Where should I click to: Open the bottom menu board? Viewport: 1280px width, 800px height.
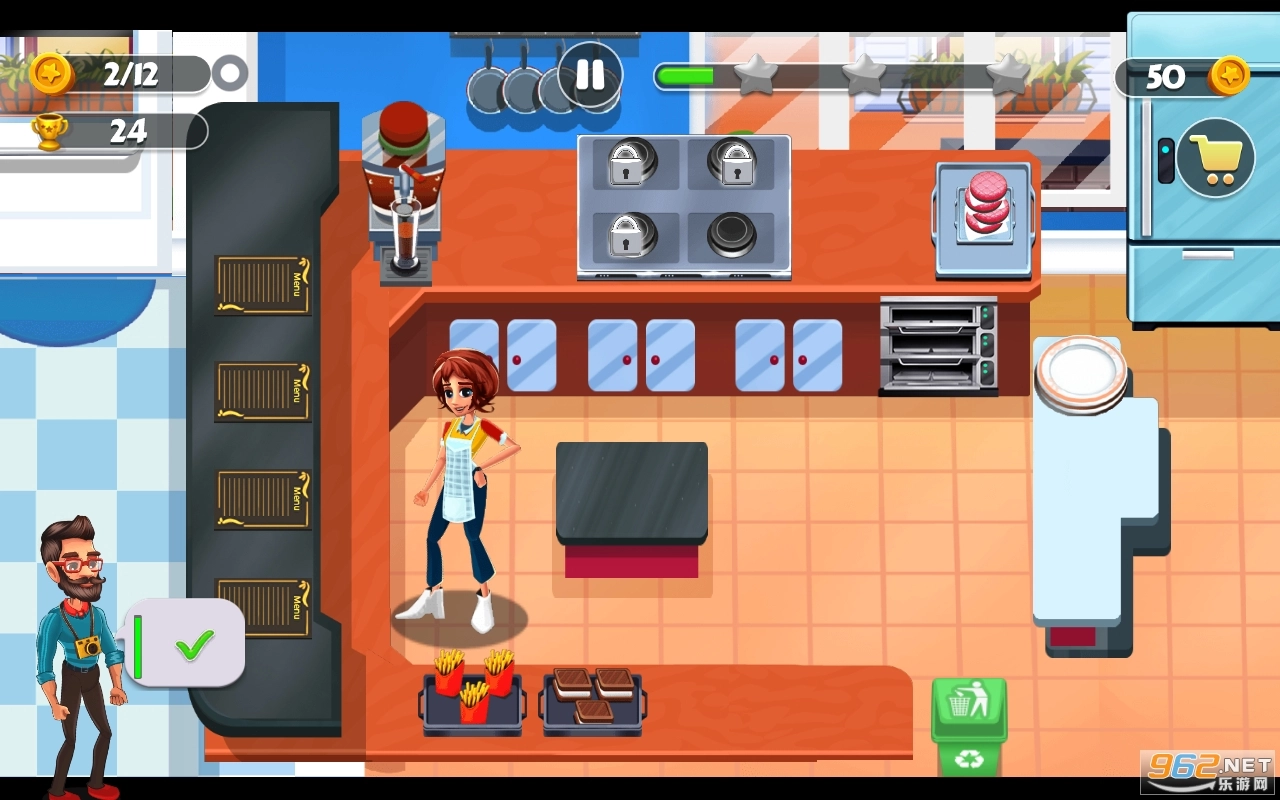[x=262, y=607]
